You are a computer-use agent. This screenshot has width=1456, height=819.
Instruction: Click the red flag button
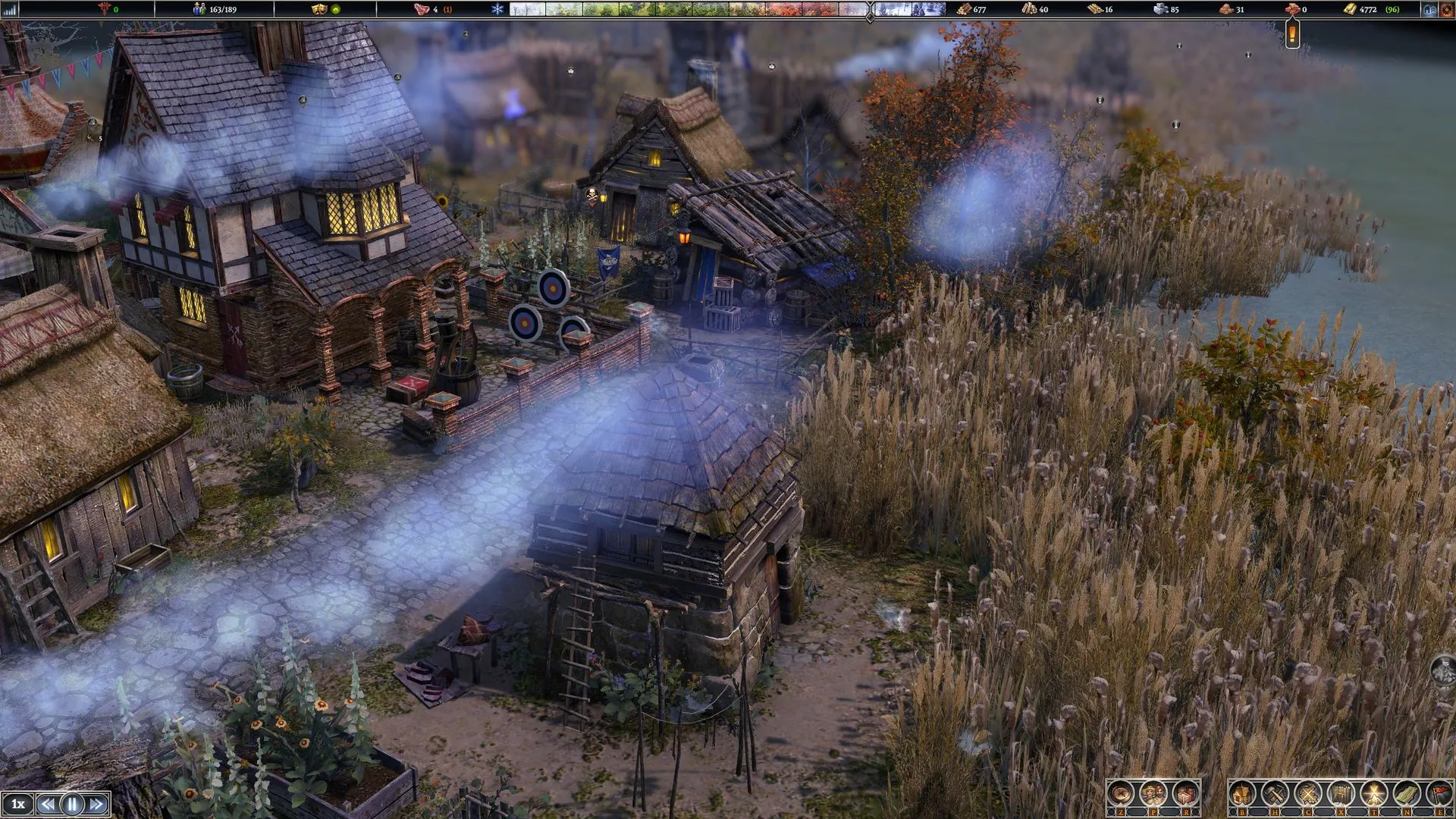(x=1439, y=795)
